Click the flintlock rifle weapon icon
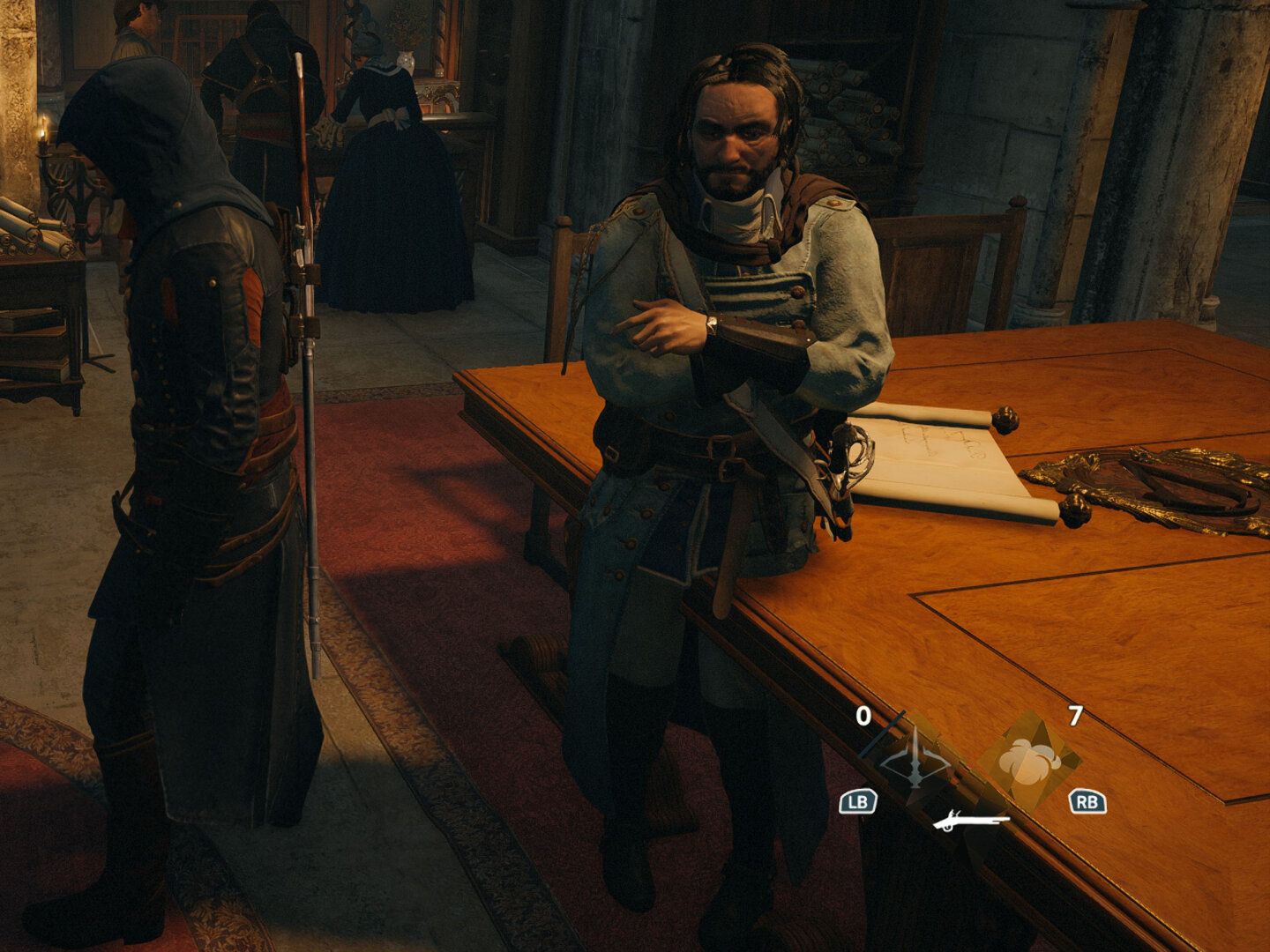The width and height of the screenshot is (1270, 952). (971, 822)
